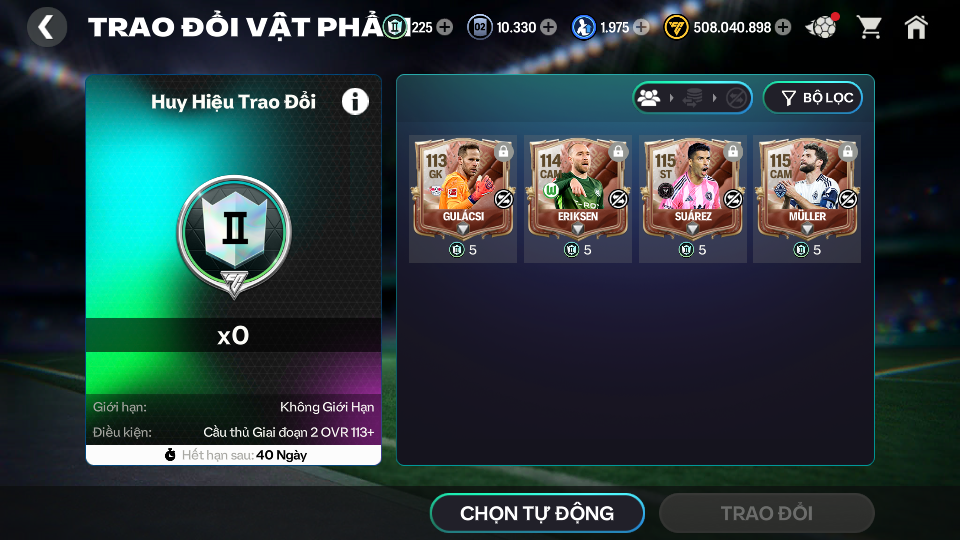This screenshot has height=540, width=960.
Task: Tap the CHỌN TỰ ĐỘNG auto-select button
Action: [537, 513]
